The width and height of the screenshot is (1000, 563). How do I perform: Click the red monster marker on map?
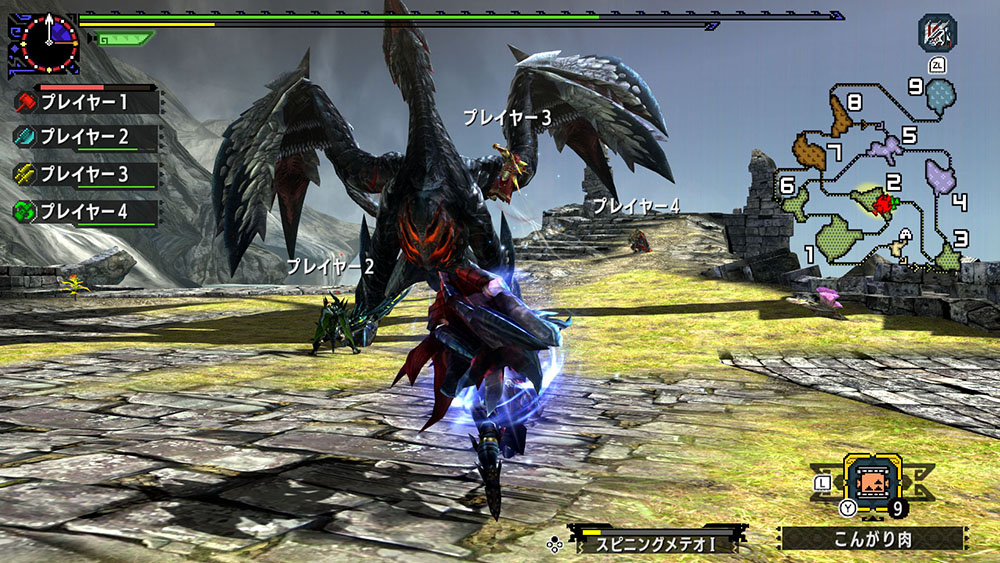882,205
